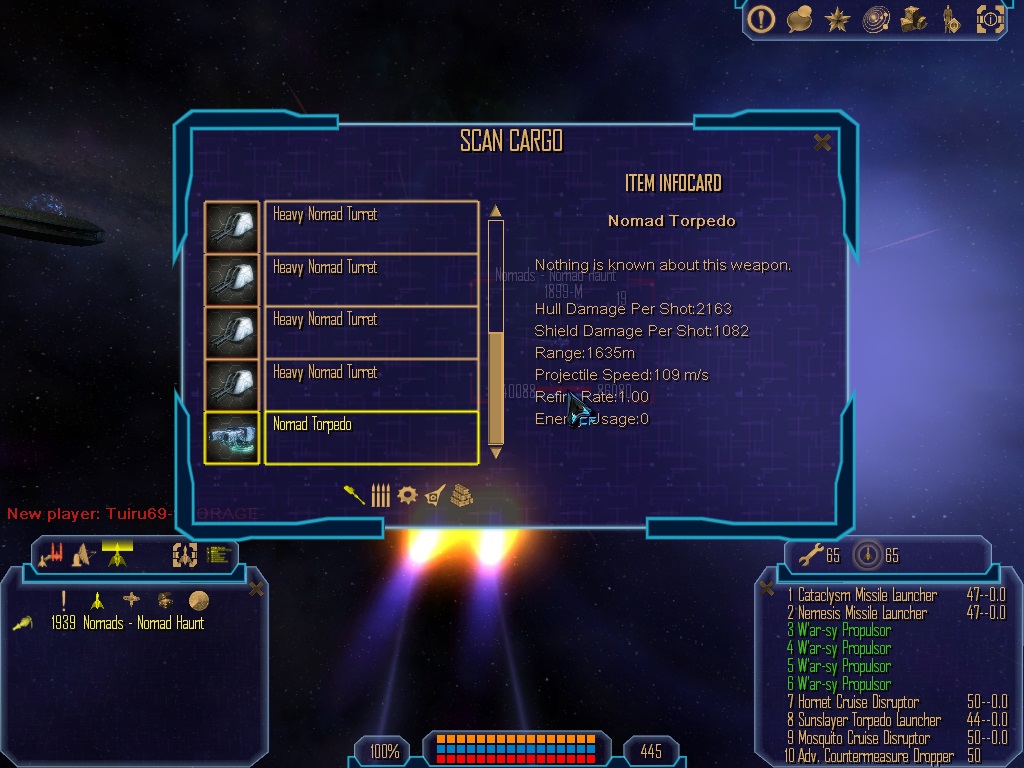
Task: Use the wrench repair nanobots icon
Action: (804, 554)
